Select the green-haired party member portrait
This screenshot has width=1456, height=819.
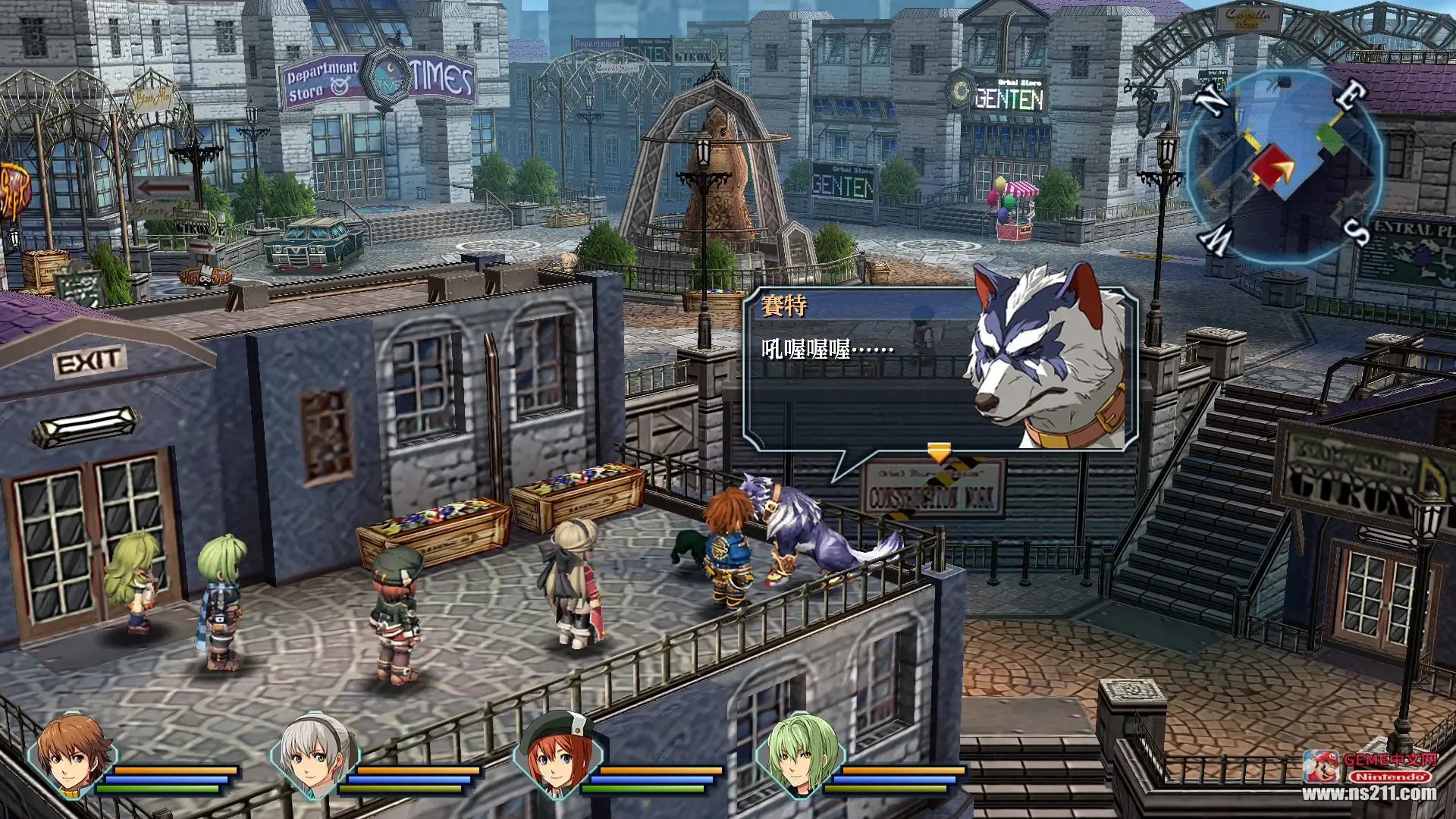(799, 755)
